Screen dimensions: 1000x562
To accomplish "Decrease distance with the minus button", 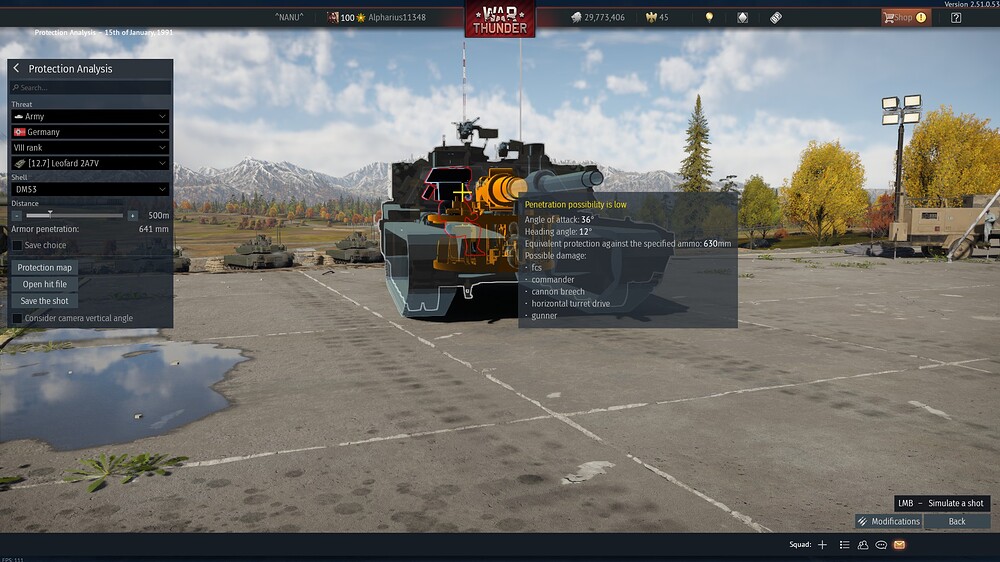I will click(x=17, y=215).
